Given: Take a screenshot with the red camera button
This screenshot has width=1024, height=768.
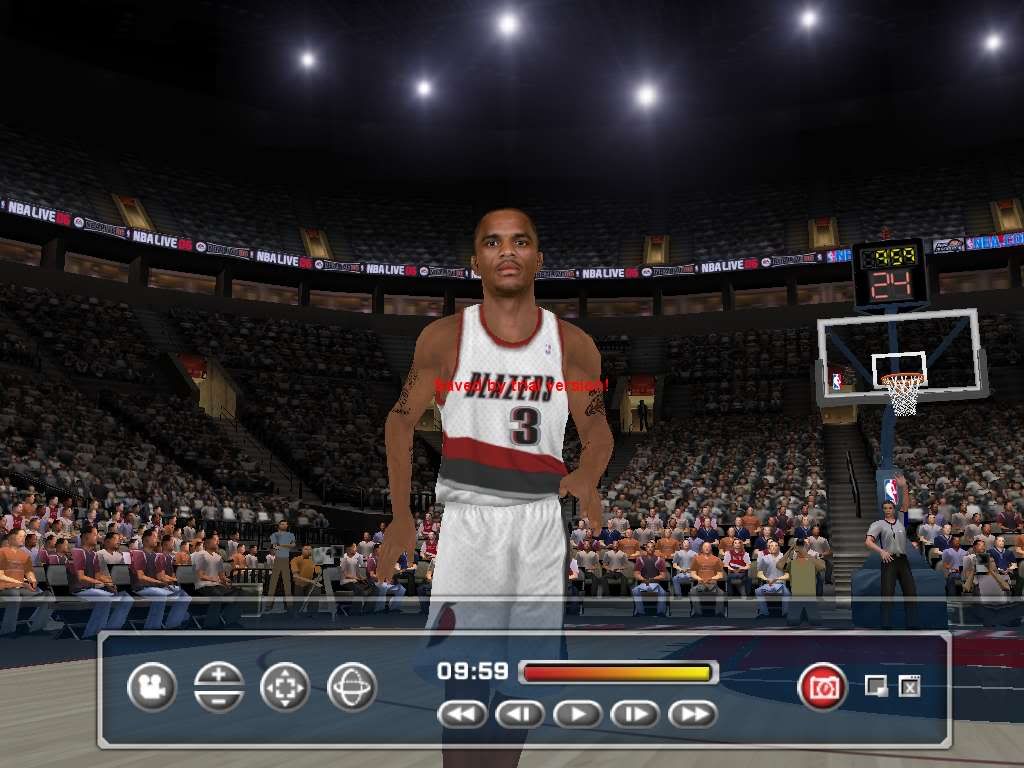Looking at the screenshot, I should point(822,687).
